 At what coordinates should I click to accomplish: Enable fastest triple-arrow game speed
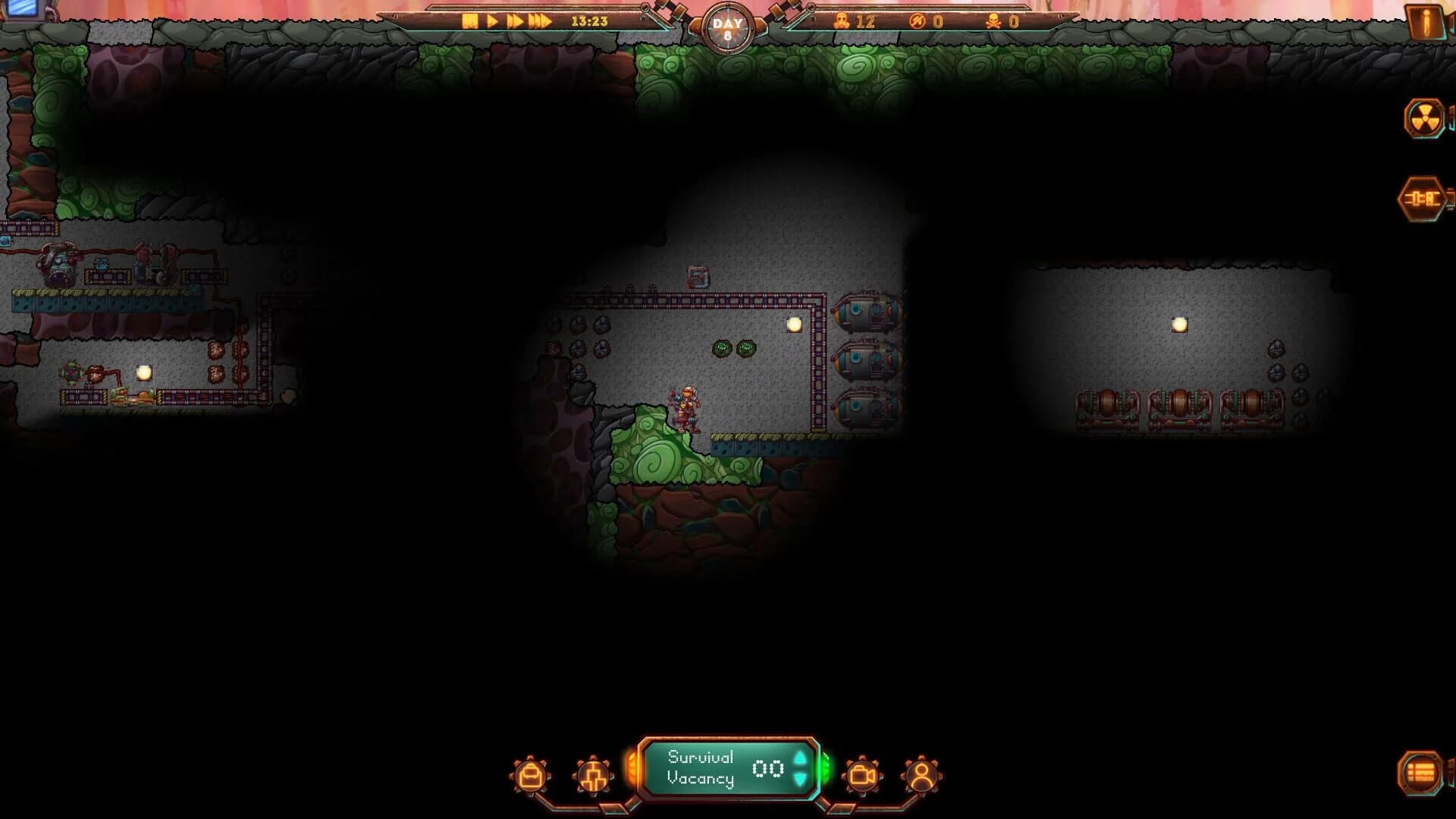click(541, 22)
